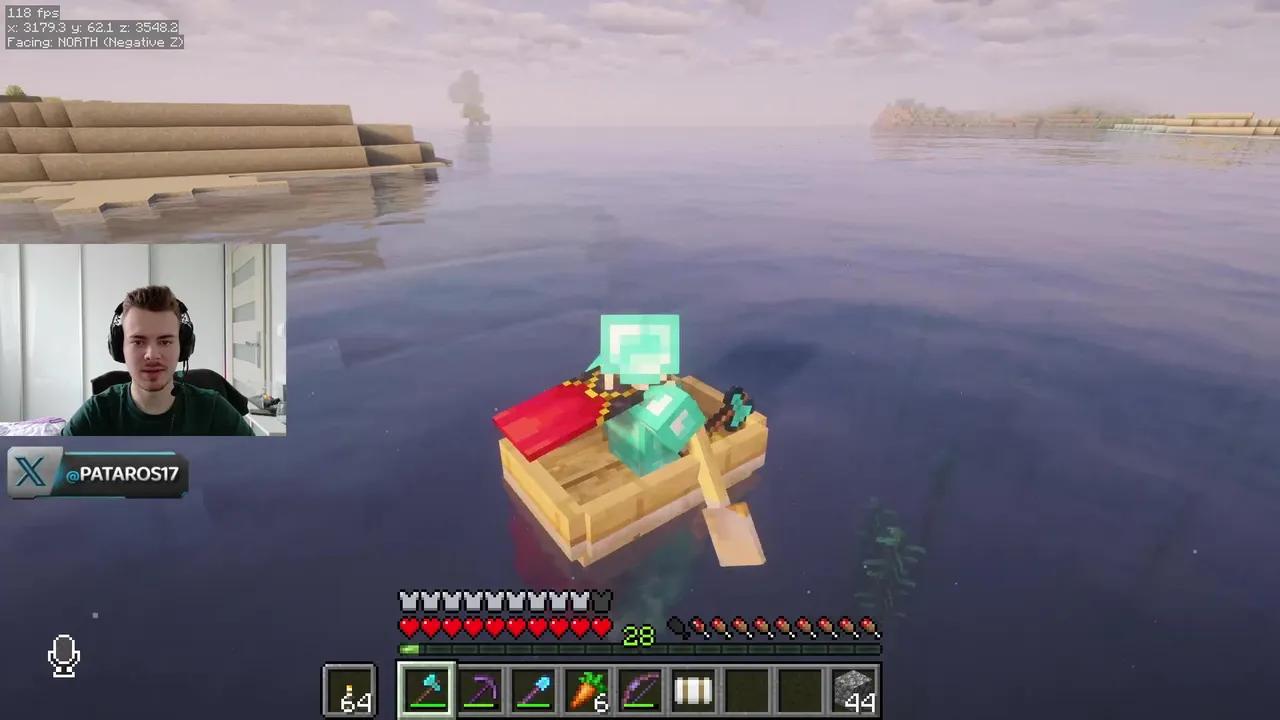1280x720 pixels.
Task: Toggle the FPS counter display
Action: [30, 12]
